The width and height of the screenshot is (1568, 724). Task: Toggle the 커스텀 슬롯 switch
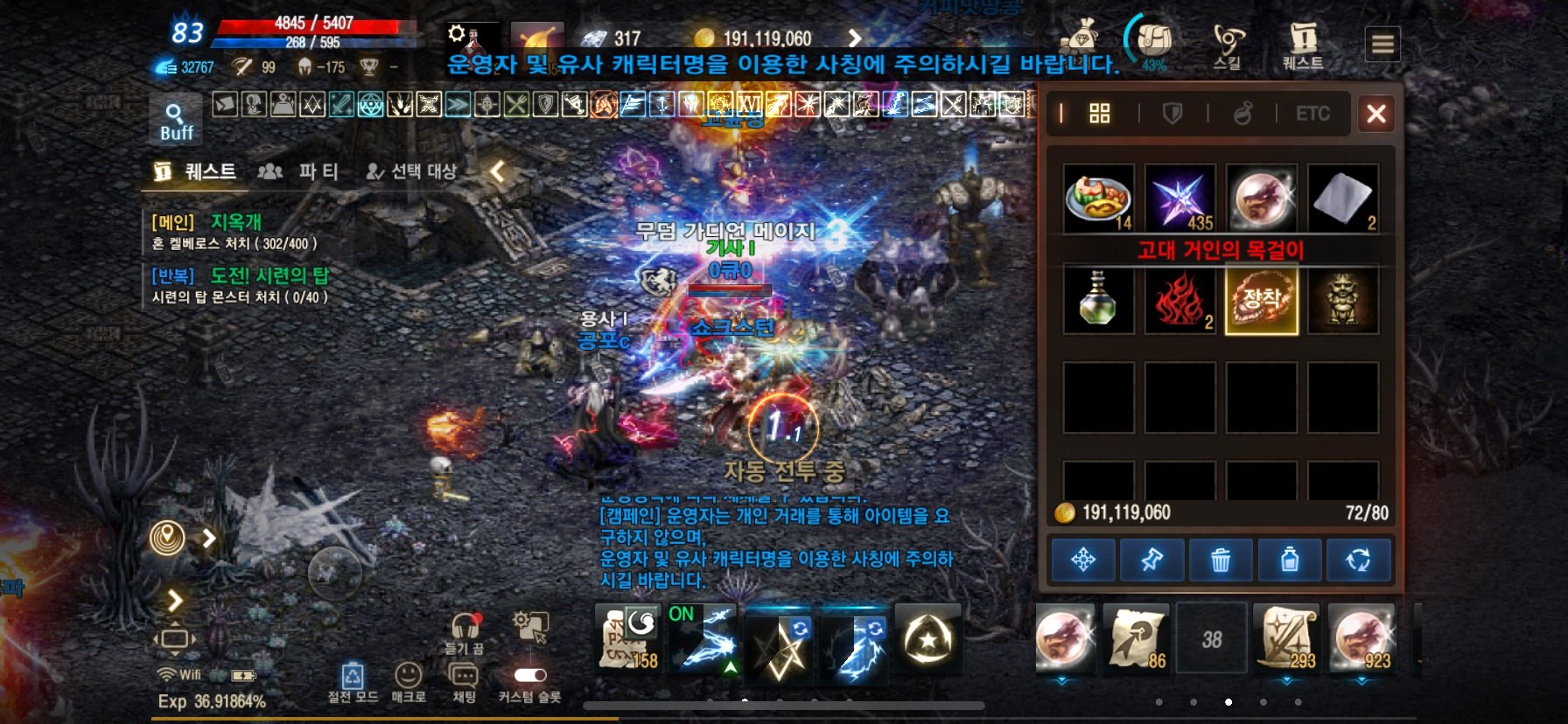(532, 675)
